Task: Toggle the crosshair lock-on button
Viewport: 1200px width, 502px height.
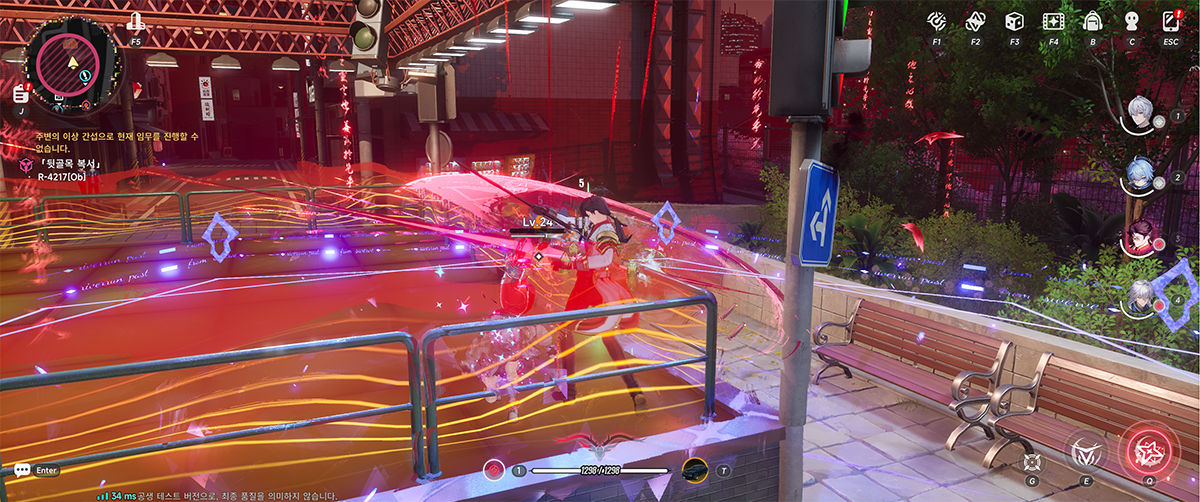Action: pyautogui.click(x=1033, y=461)
